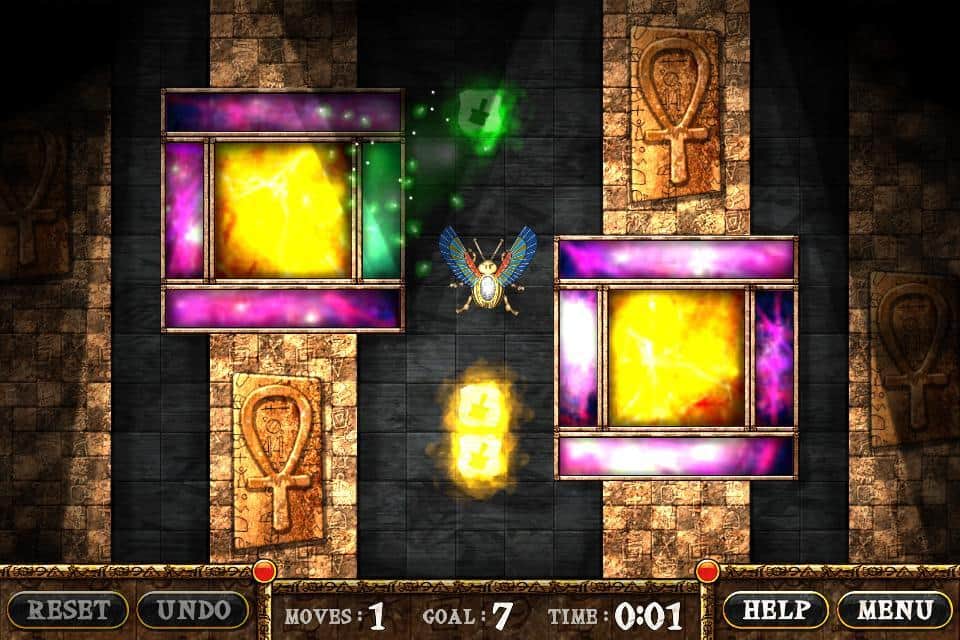Open the HELP screen
Screen dimensions: 960x640
[775, 609]
